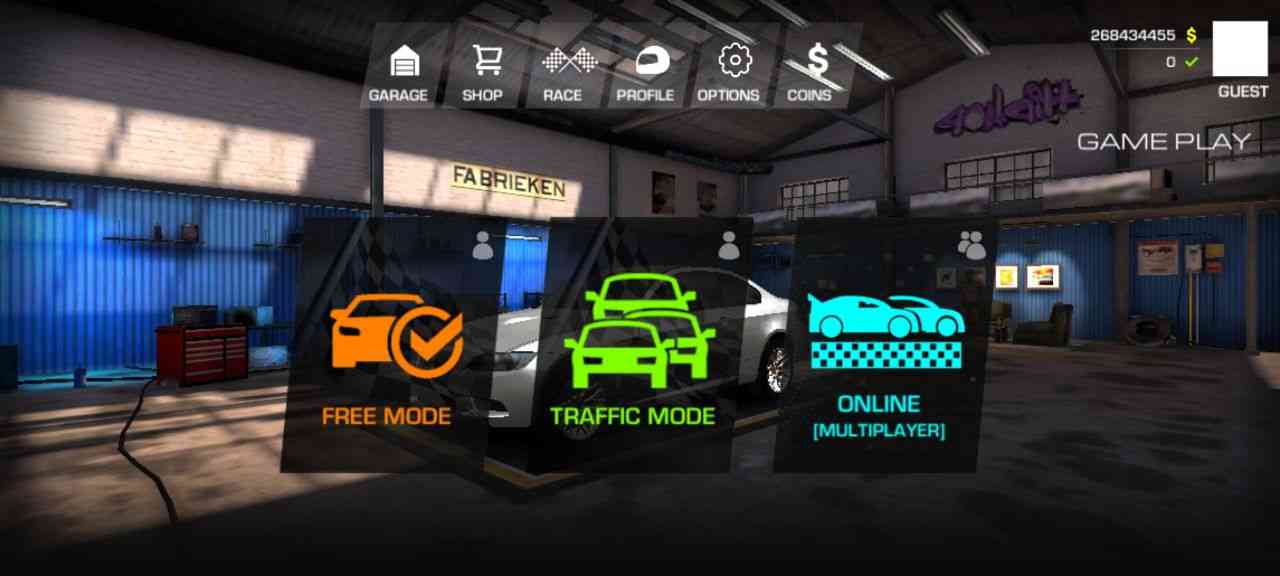Click the Guest profile avatar
Image resolution: width=1280 pixels, height=576 pixels.
pyautogui.click(x=1239, y=51)
